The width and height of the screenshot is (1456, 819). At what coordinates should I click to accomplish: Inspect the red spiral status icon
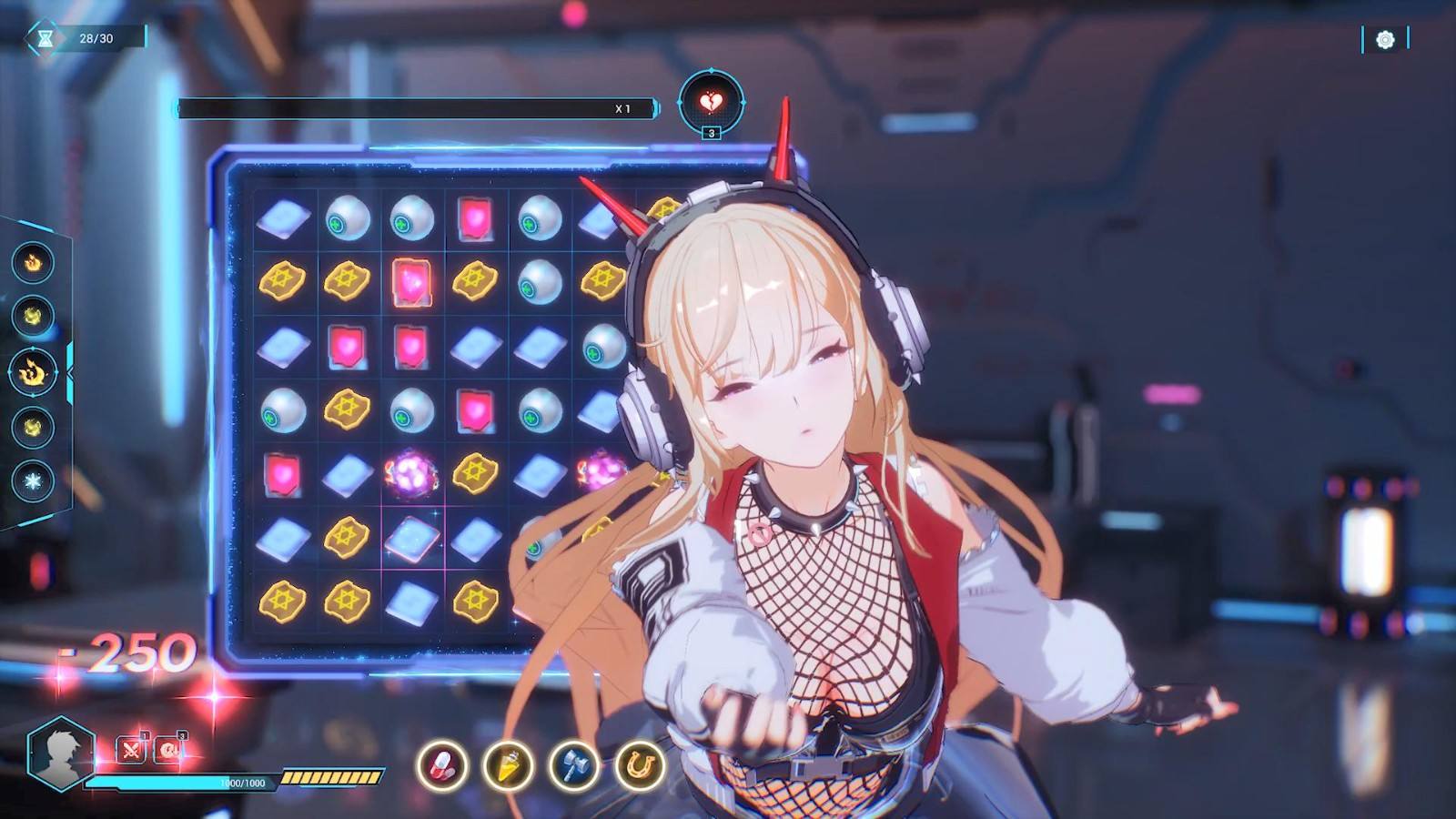(169, 750)
